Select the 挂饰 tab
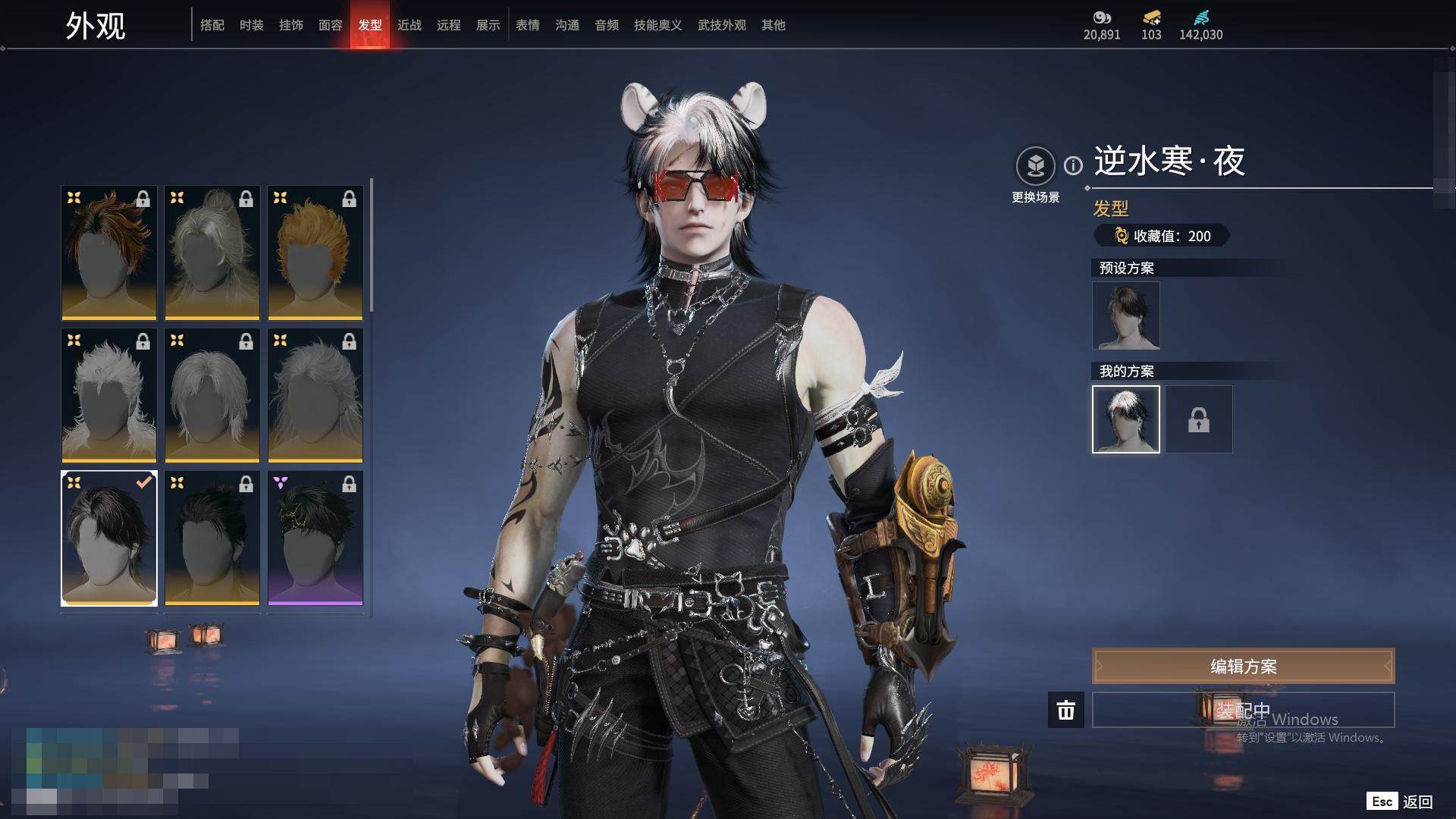This screenshot has width=1456, height=819. coord(291,25)
